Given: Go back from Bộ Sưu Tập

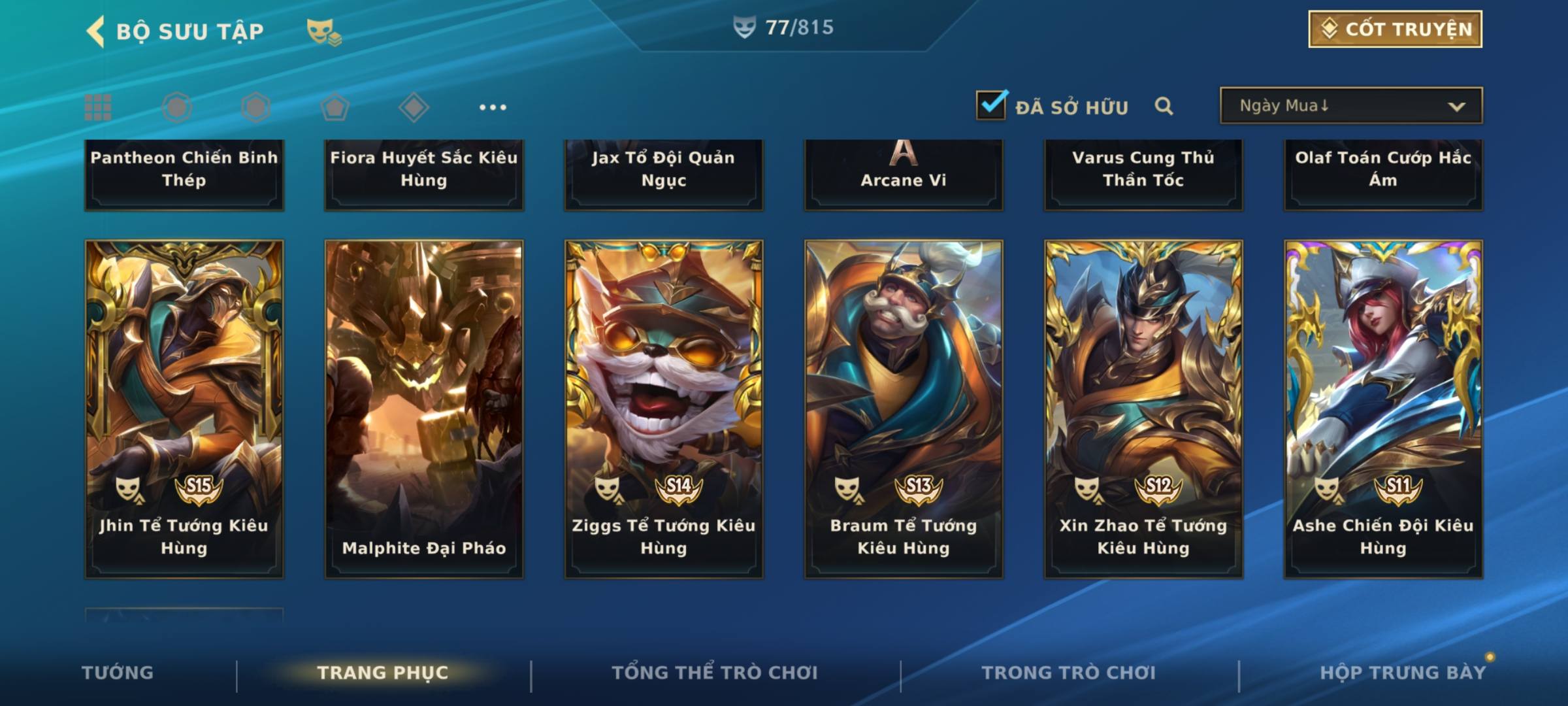Looking at the screenshot, I should (x=97, y=31).
